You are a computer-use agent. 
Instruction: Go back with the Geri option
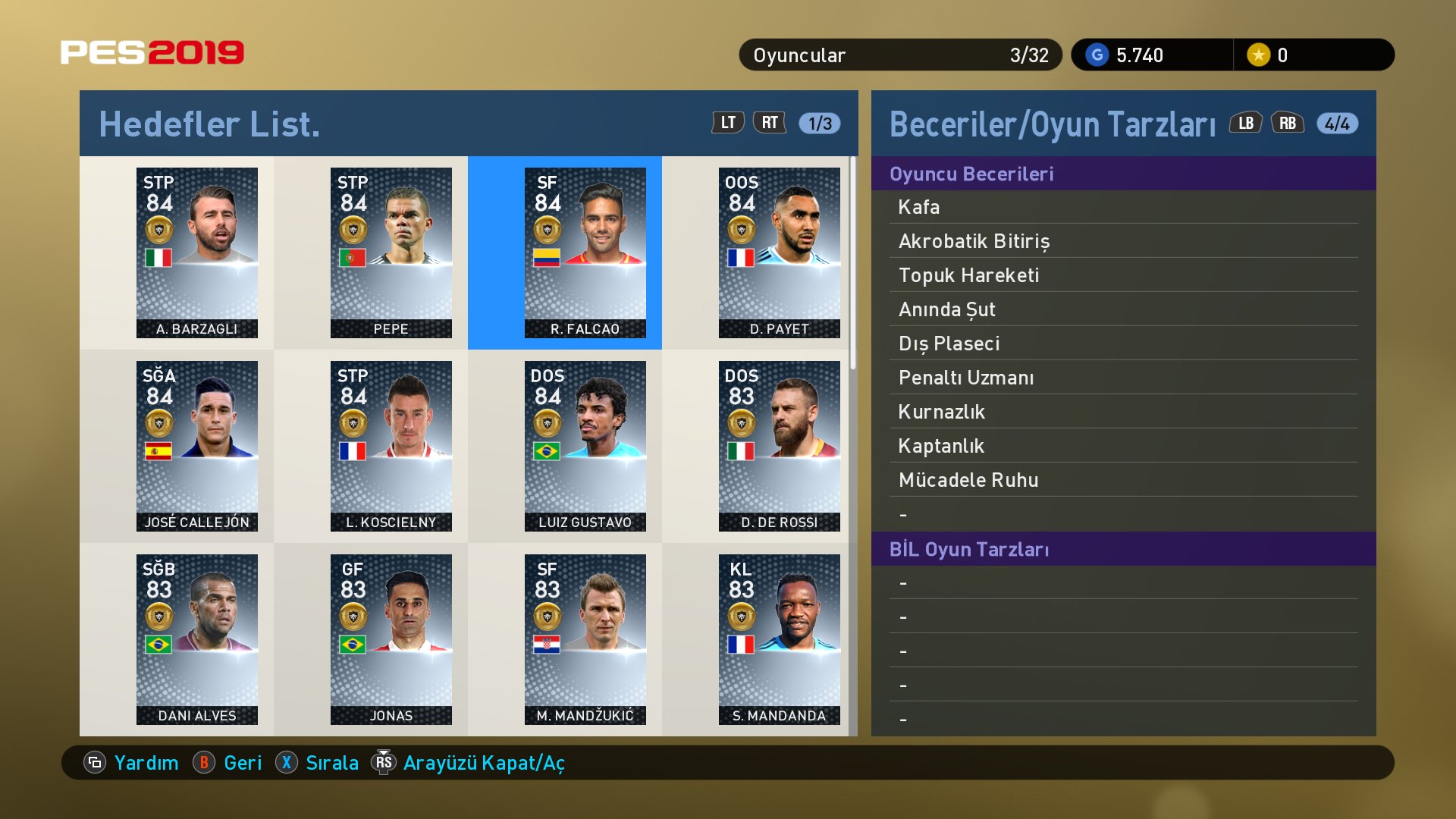pyautogui.click(x=228, y=763)
